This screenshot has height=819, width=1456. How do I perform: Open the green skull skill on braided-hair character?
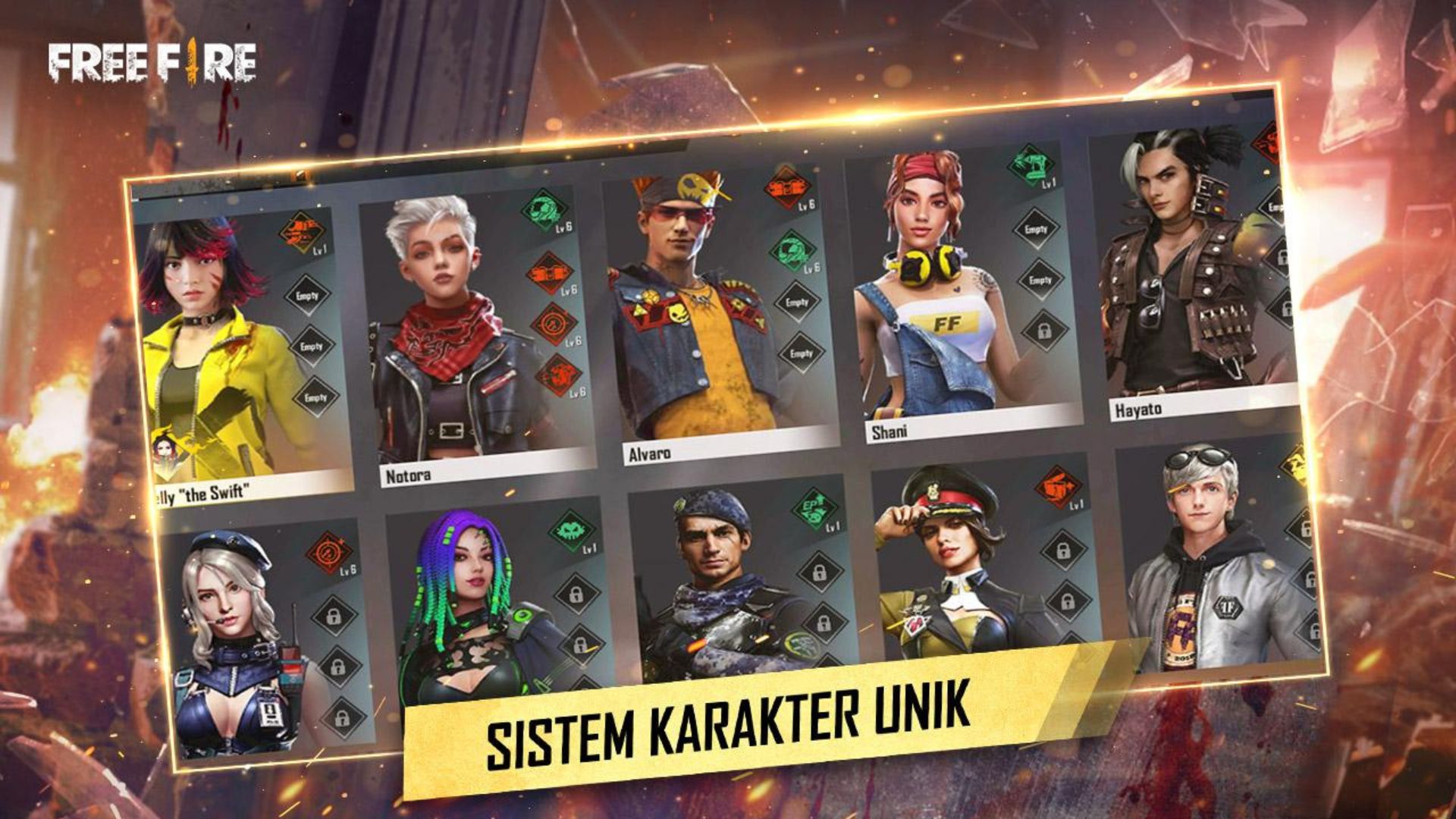[x=571, y=529]
